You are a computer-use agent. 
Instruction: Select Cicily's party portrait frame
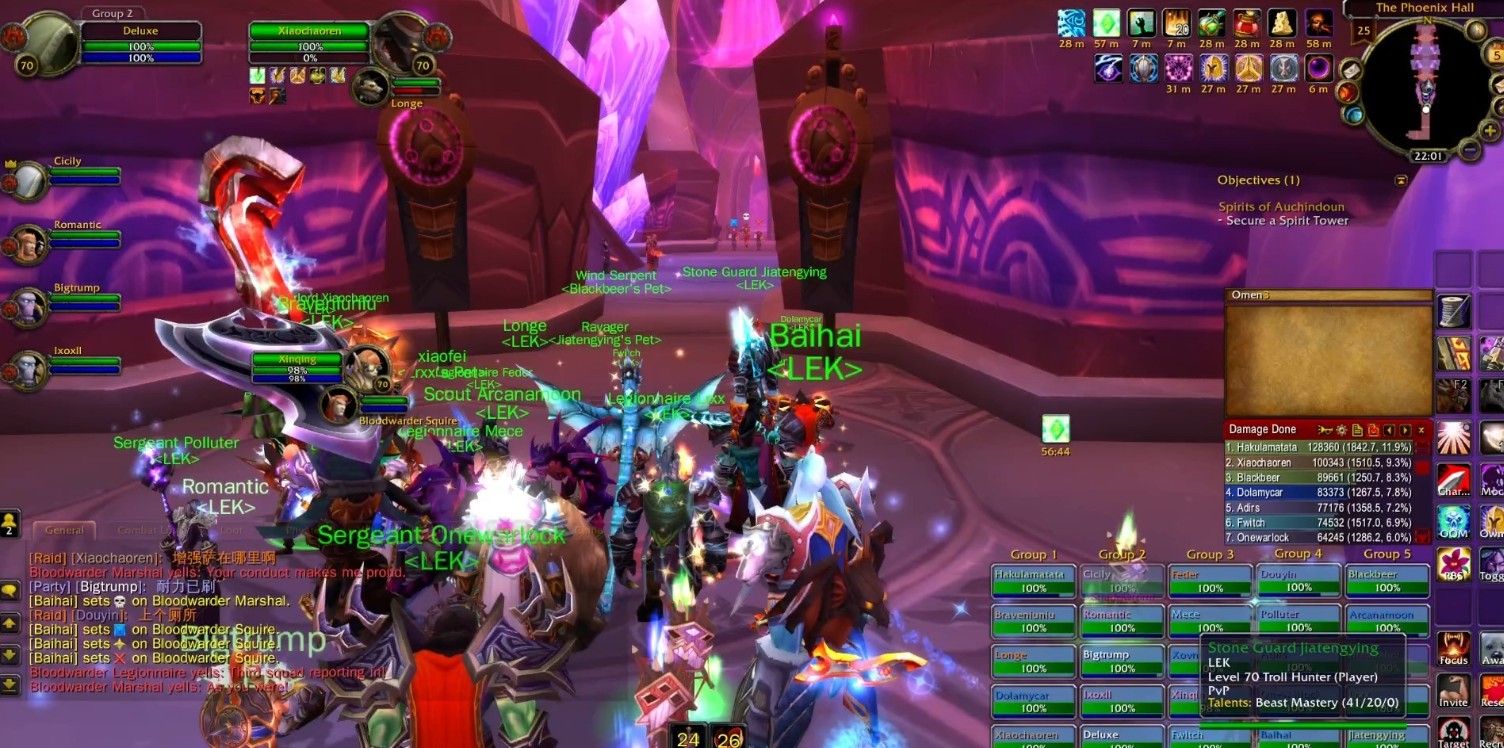28,181
